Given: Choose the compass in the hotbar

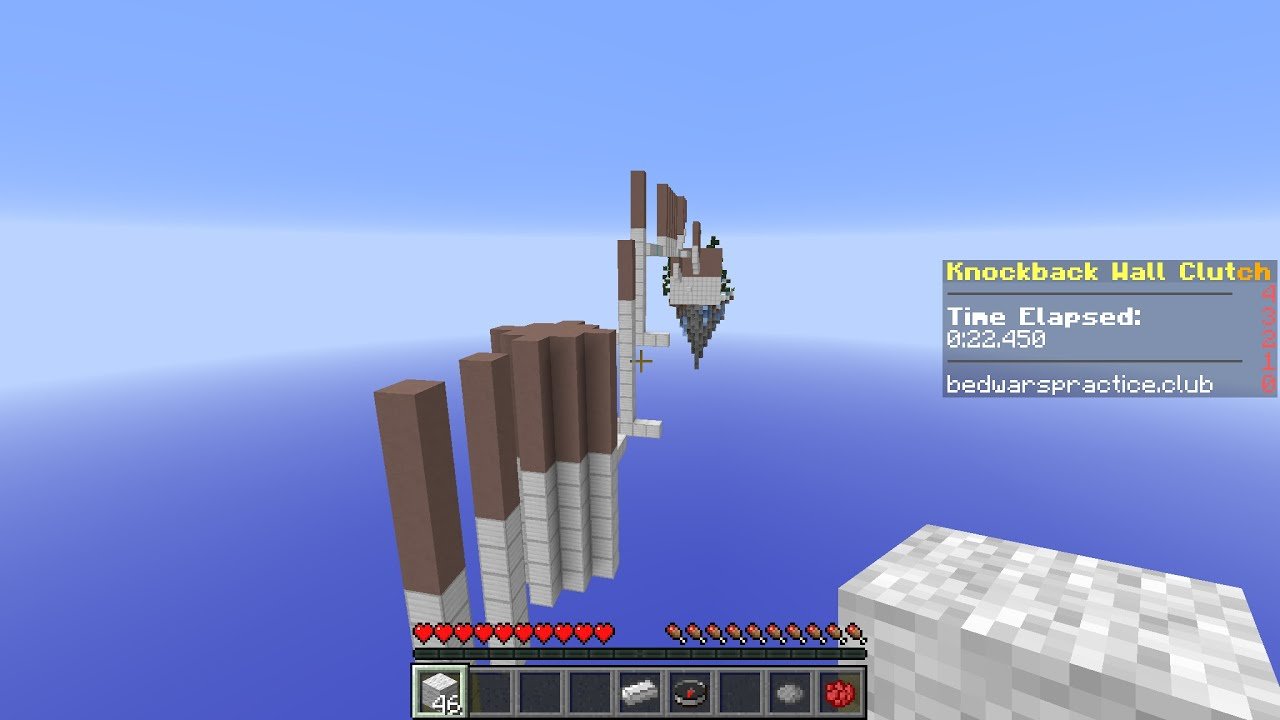Looking at the screenshot, I should pyautogui.click(x=690, y=691).
